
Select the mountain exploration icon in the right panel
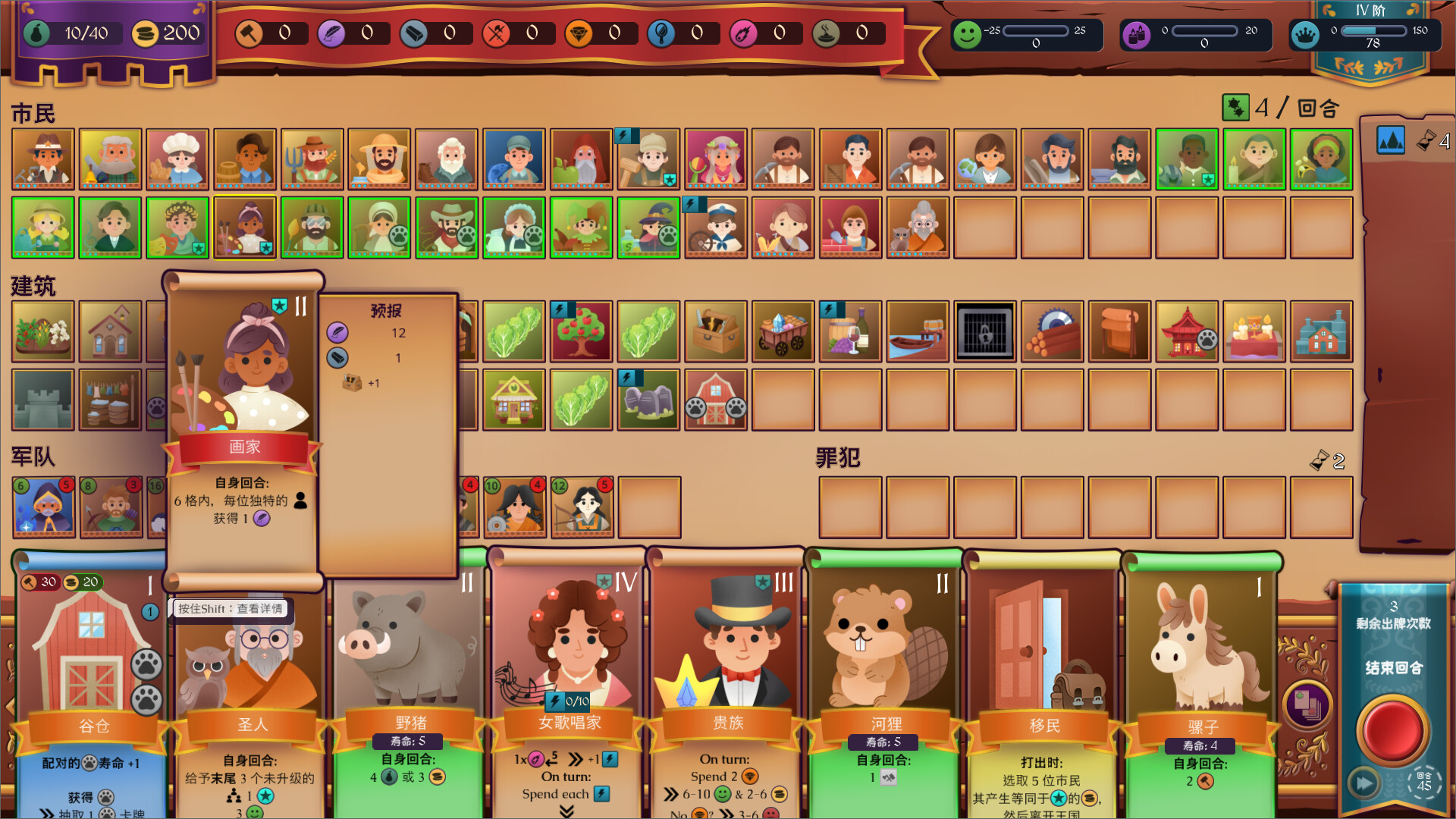(x=1391, y=141)
